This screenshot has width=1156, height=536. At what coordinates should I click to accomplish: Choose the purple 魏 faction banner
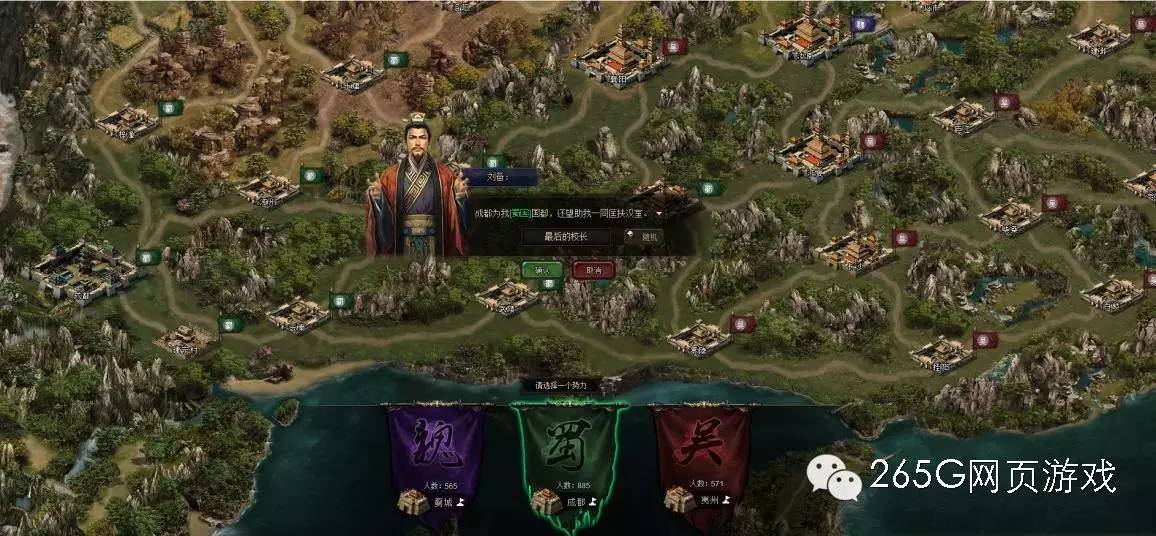(x=435, y=452)
